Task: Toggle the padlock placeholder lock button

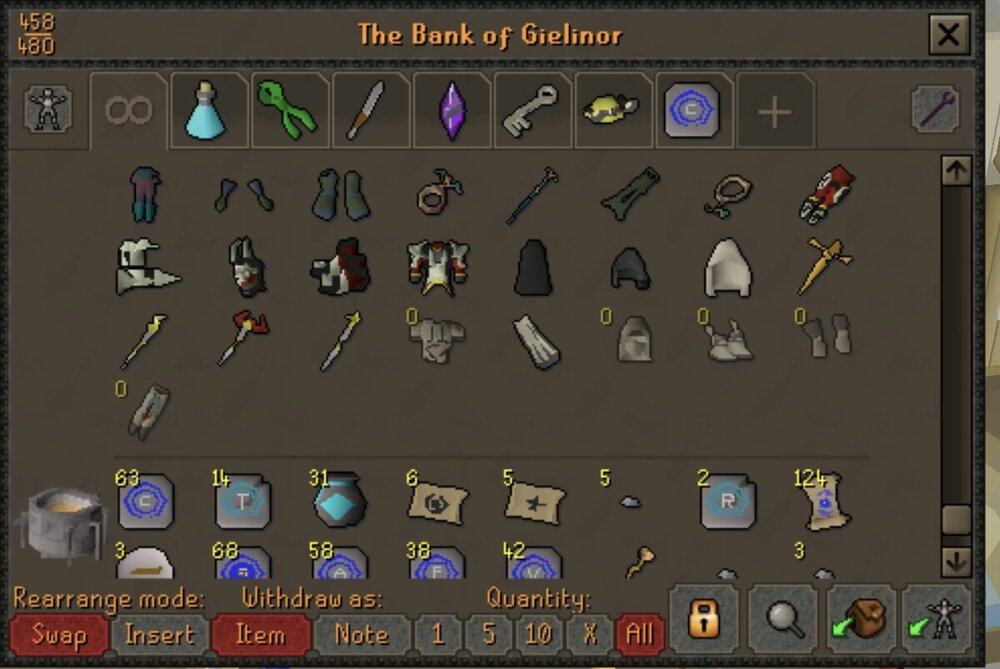Action: (704, 620)
